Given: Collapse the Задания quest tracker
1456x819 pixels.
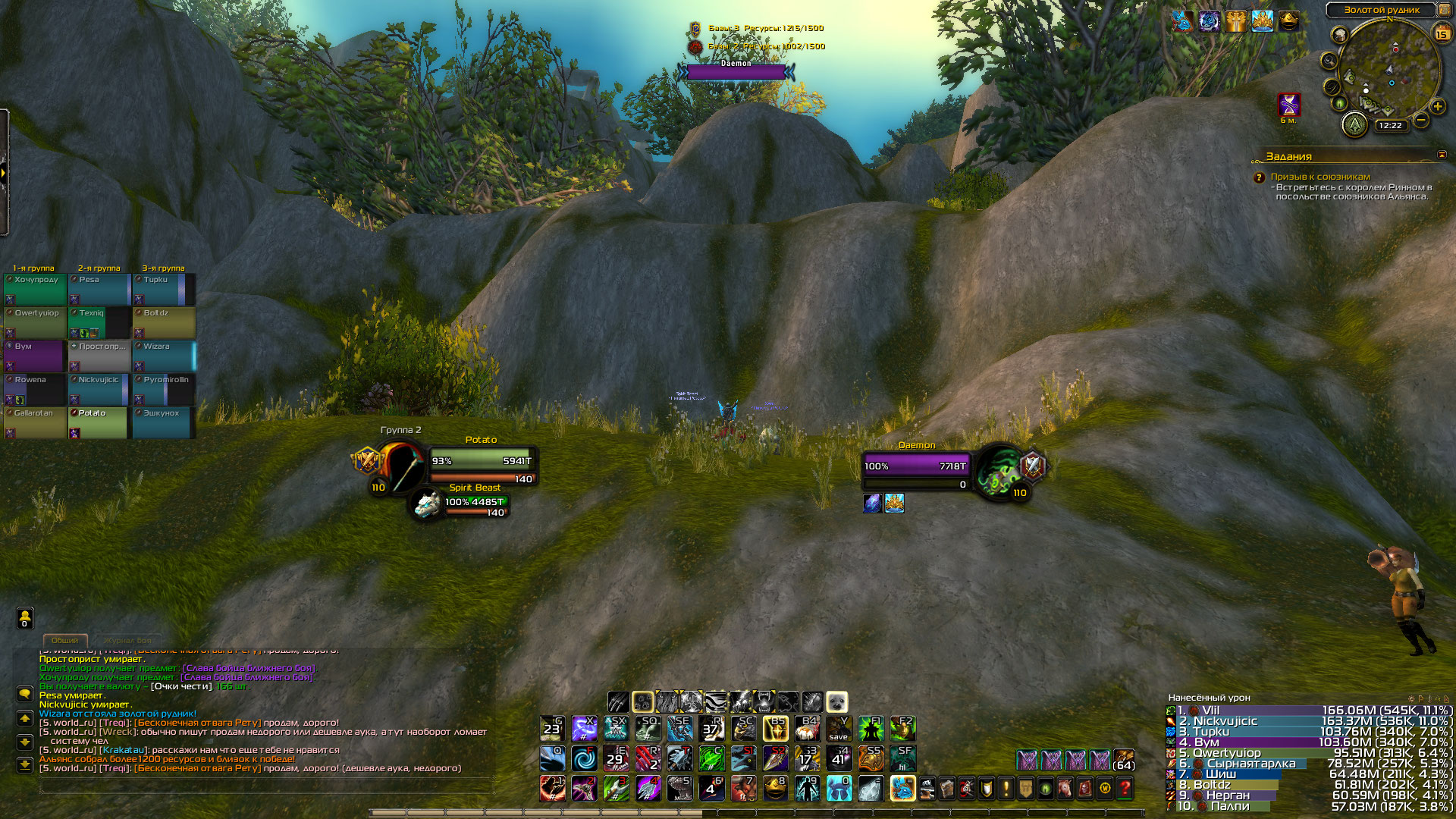Looking at the screenshot, I should pyautogui.click(x=1442, y=155).
